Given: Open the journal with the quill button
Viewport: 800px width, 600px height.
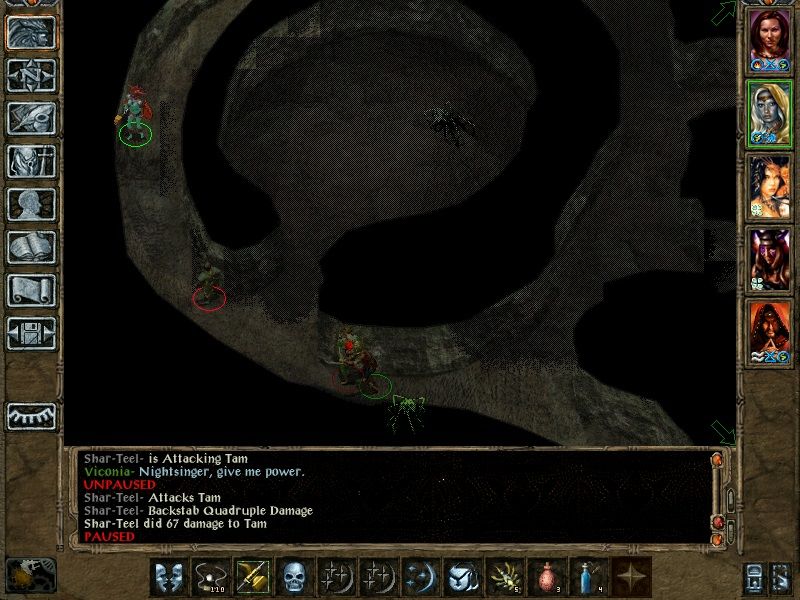Looking at the screenshot, I should (x=31, y=118).
